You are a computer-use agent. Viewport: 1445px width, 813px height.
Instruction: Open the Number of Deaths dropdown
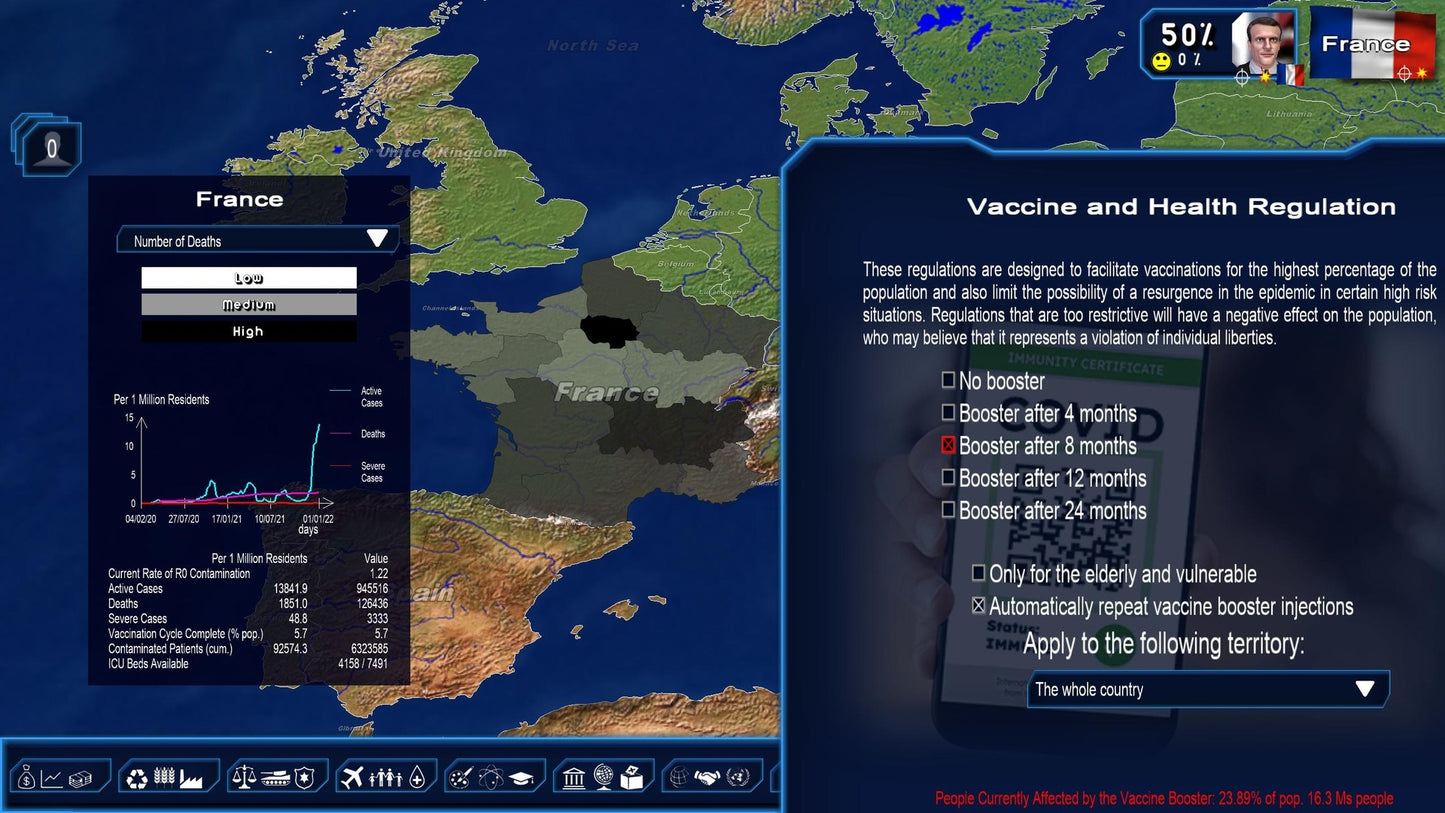pyautogui.click(x=257, y=239)
